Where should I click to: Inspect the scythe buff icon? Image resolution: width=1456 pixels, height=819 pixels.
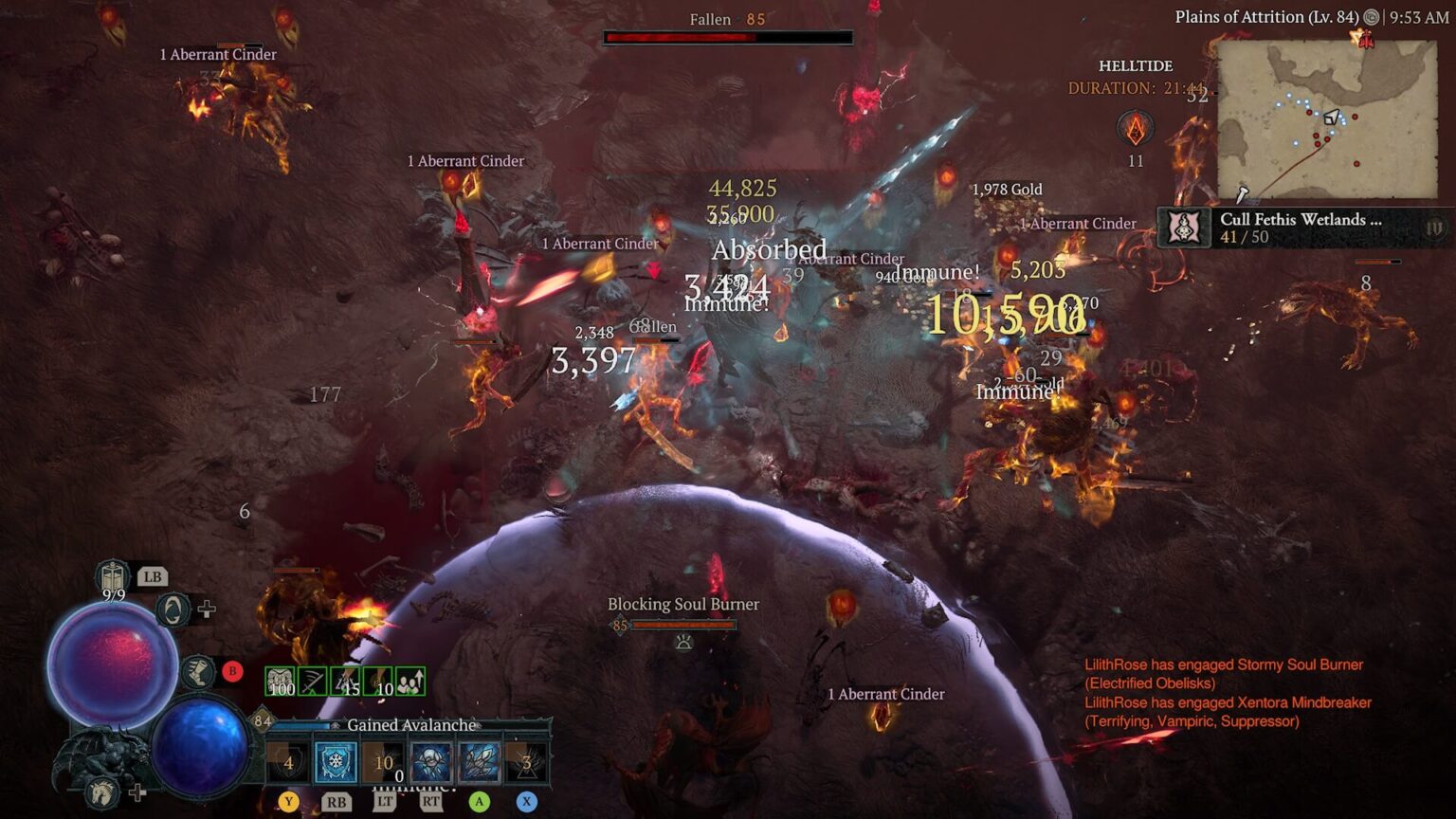point(312,681)
